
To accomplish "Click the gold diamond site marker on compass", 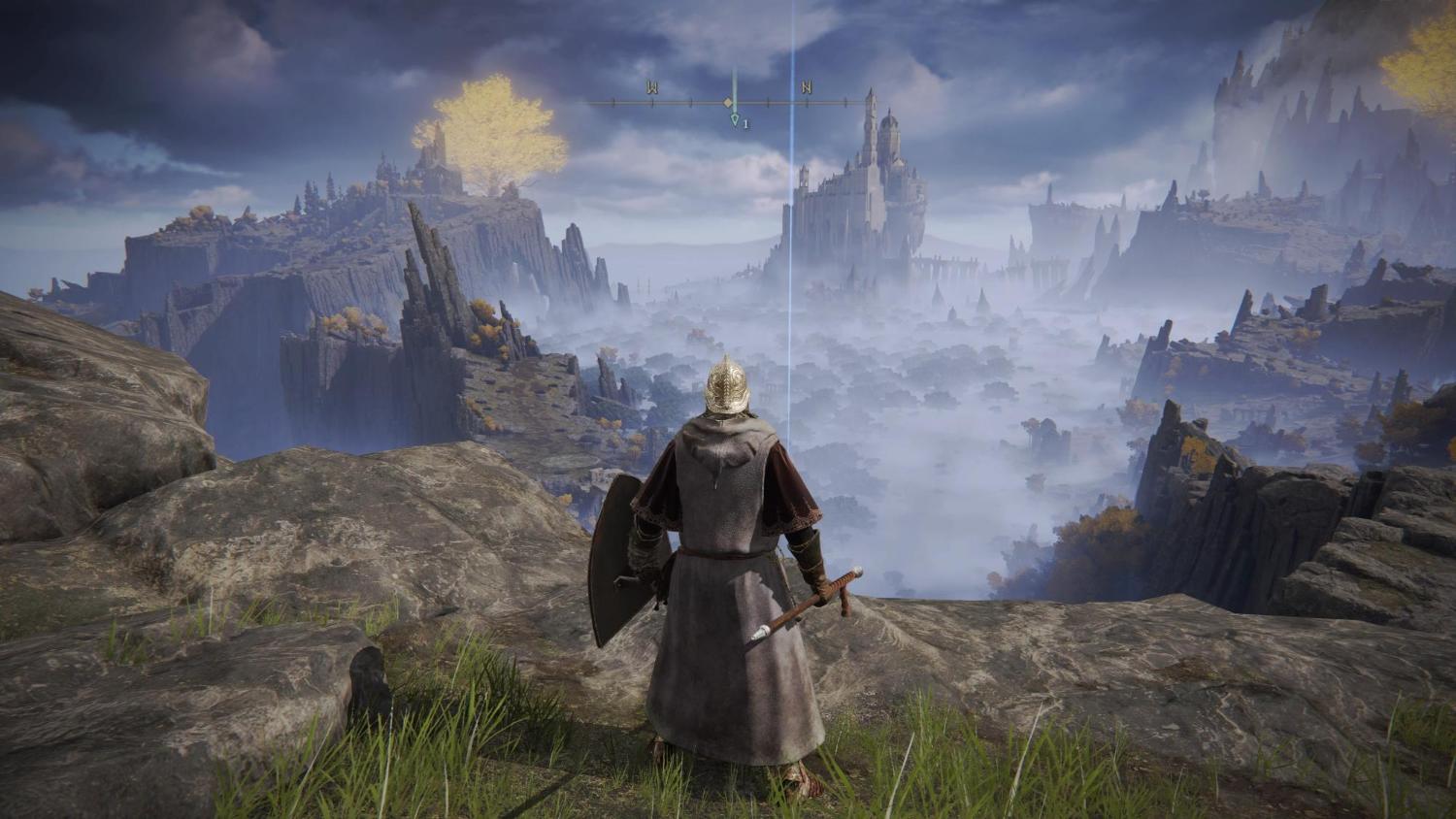I will [728, 103].
